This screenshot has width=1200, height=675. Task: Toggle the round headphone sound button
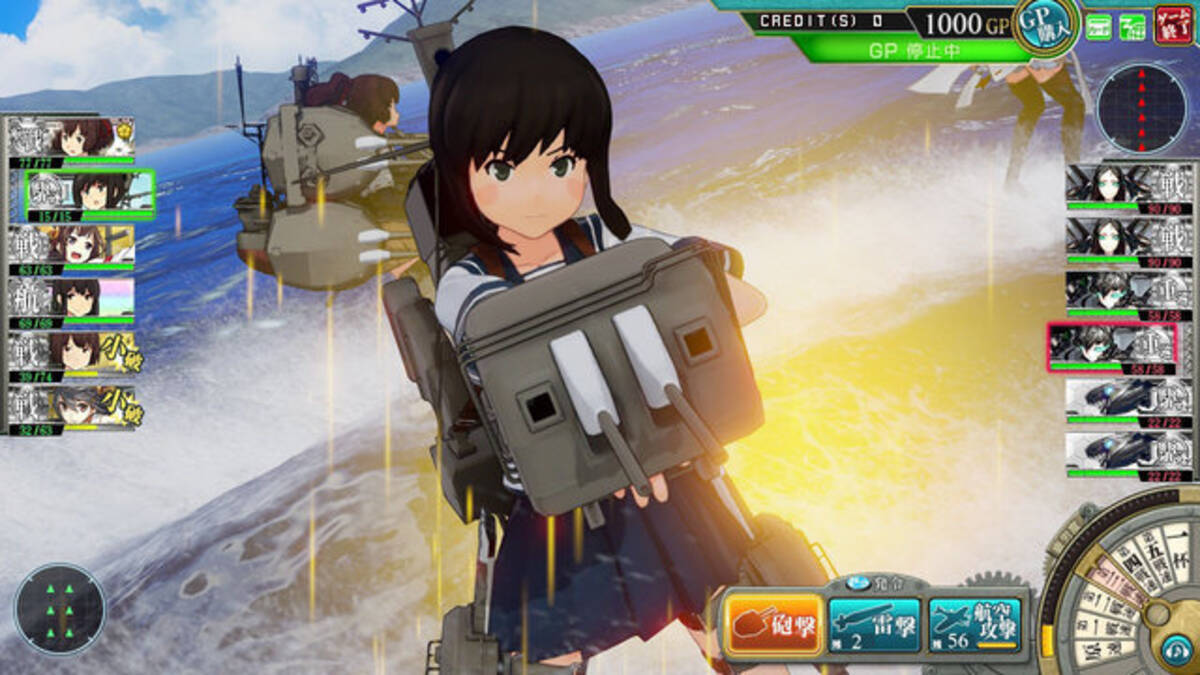pos(1175,650)
